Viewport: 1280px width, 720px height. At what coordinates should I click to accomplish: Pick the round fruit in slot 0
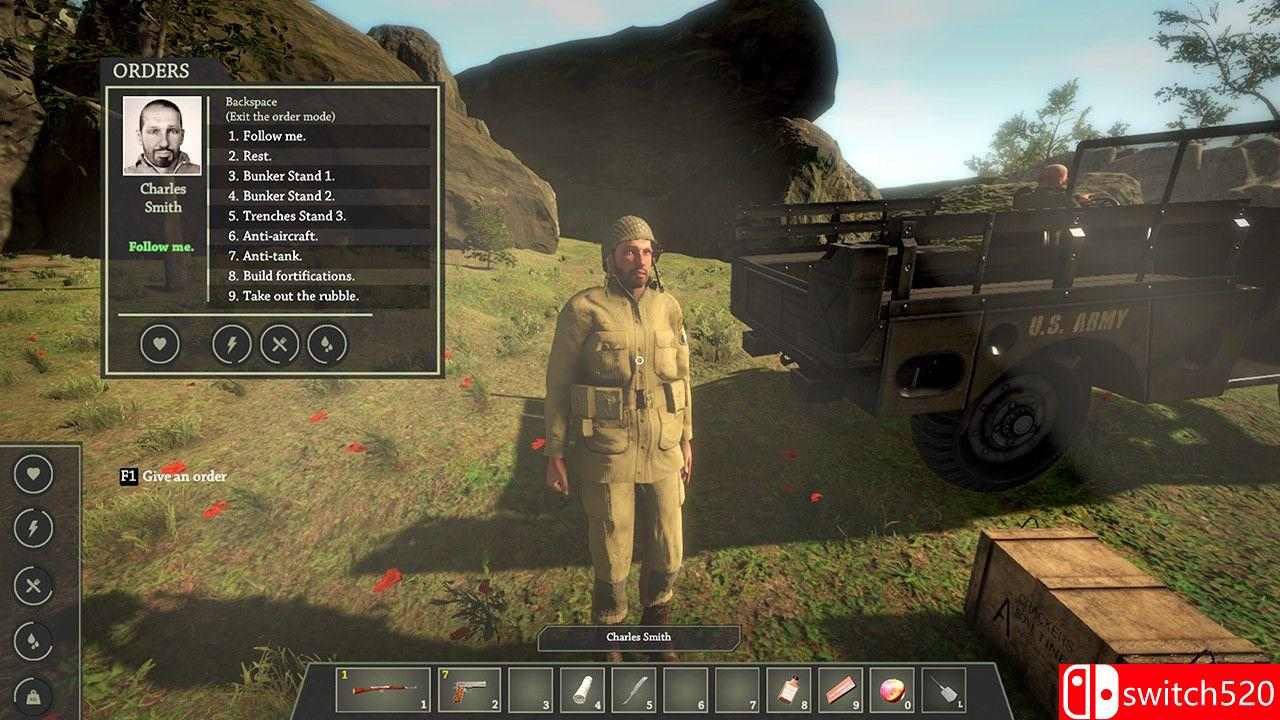892,689
